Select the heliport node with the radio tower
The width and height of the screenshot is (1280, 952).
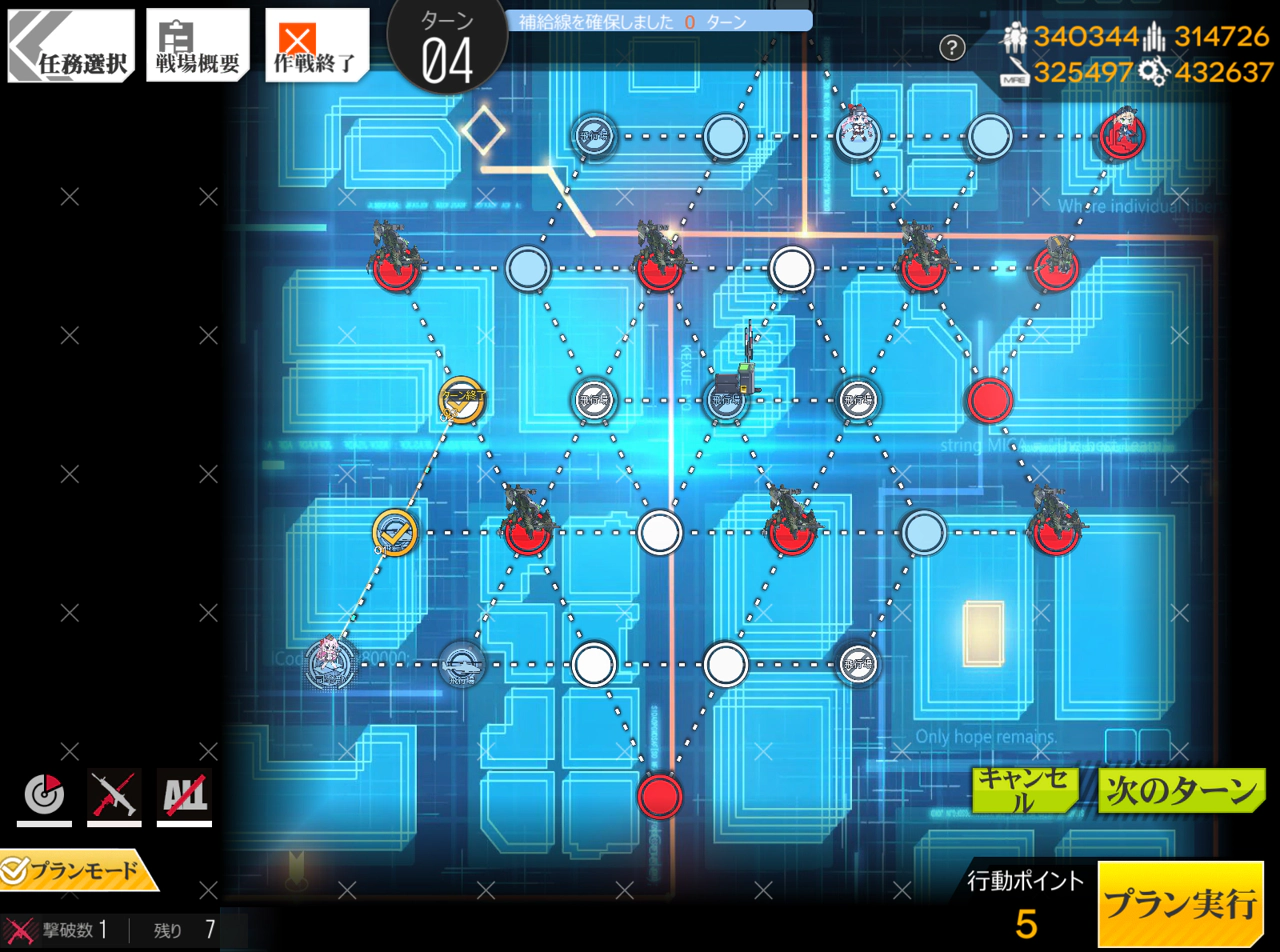click(727, 400)
